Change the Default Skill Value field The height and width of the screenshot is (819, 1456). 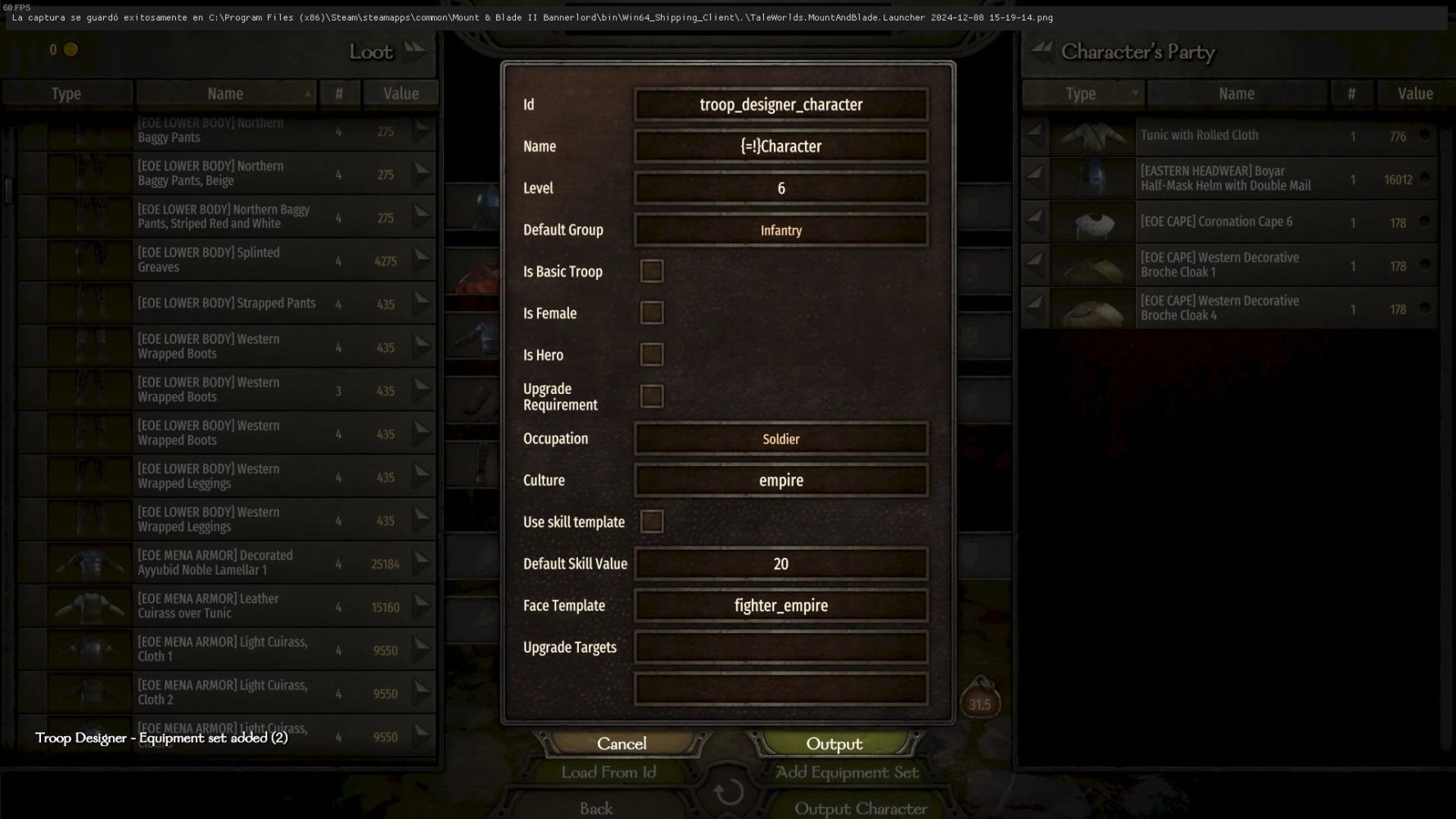pos(780,564)
